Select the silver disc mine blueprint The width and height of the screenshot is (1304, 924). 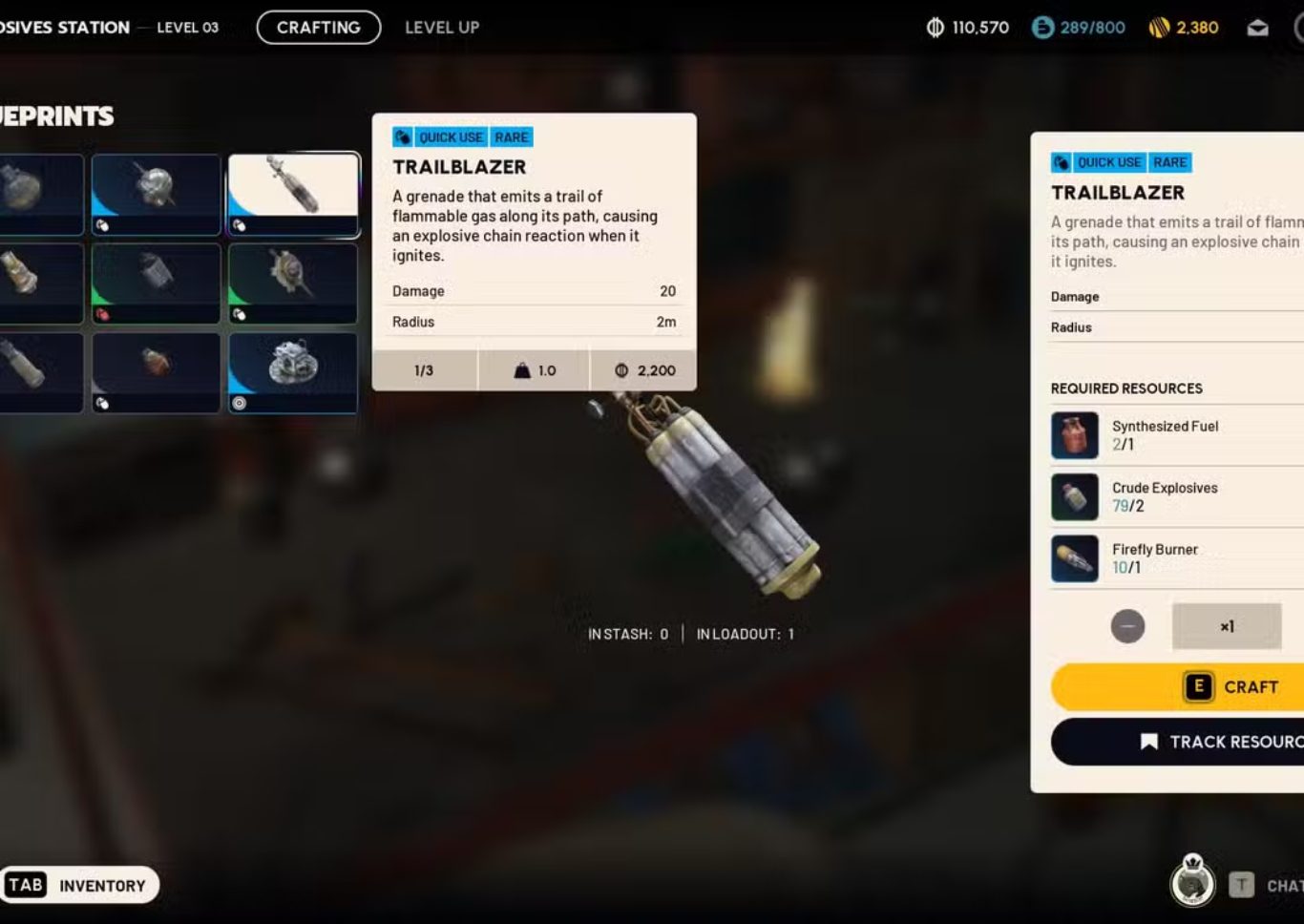pos(293,372)
